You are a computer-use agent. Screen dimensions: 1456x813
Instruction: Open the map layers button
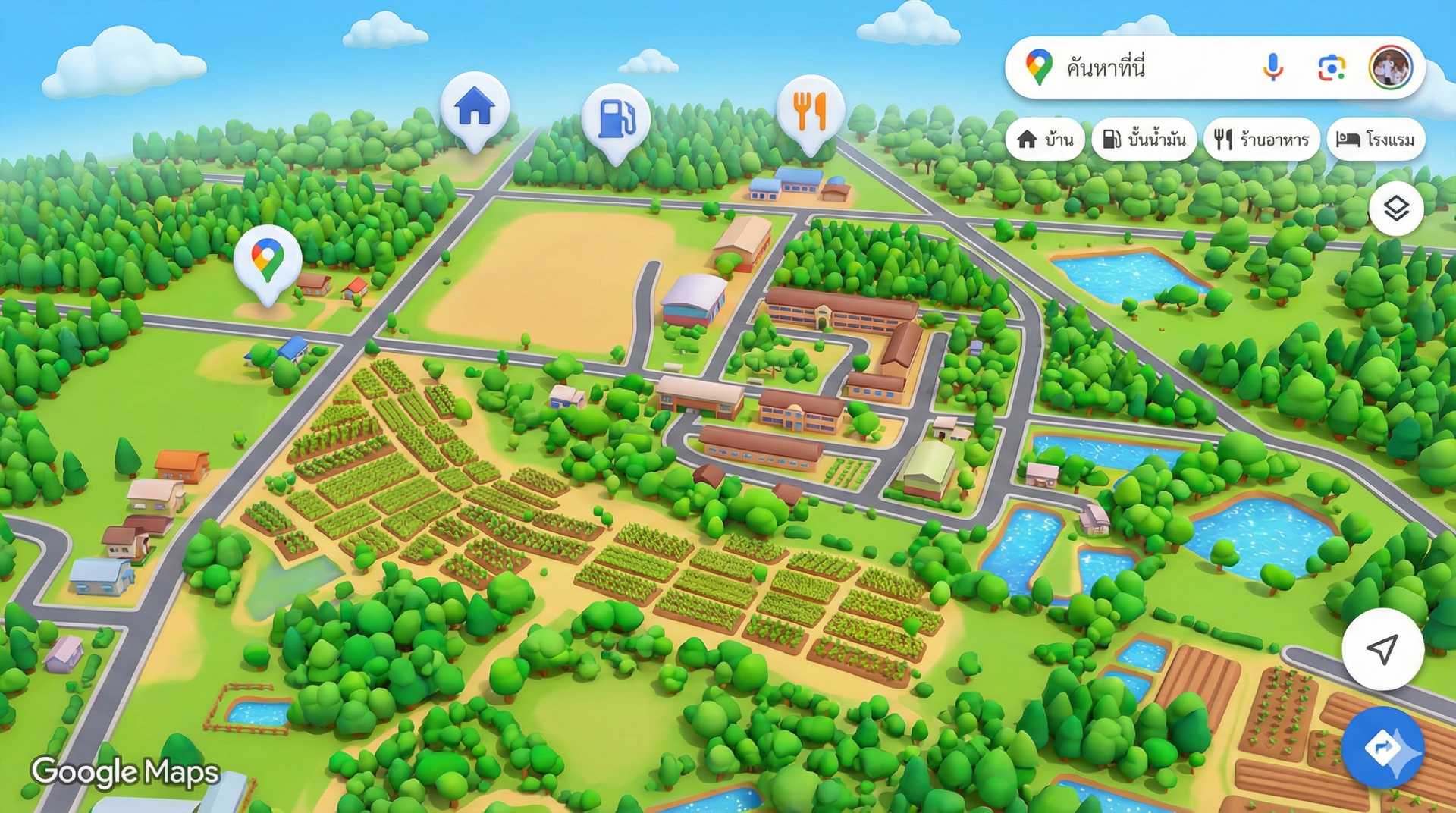click(x=1396, y=209)
